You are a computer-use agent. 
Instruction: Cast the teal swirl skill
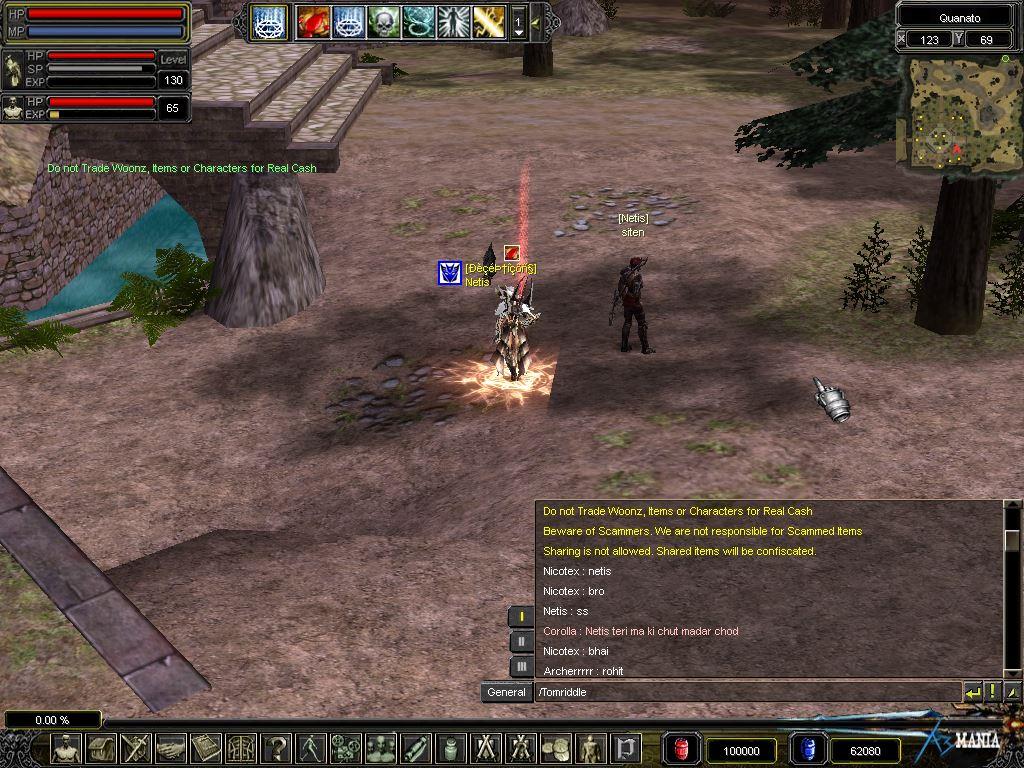point(418,21)
